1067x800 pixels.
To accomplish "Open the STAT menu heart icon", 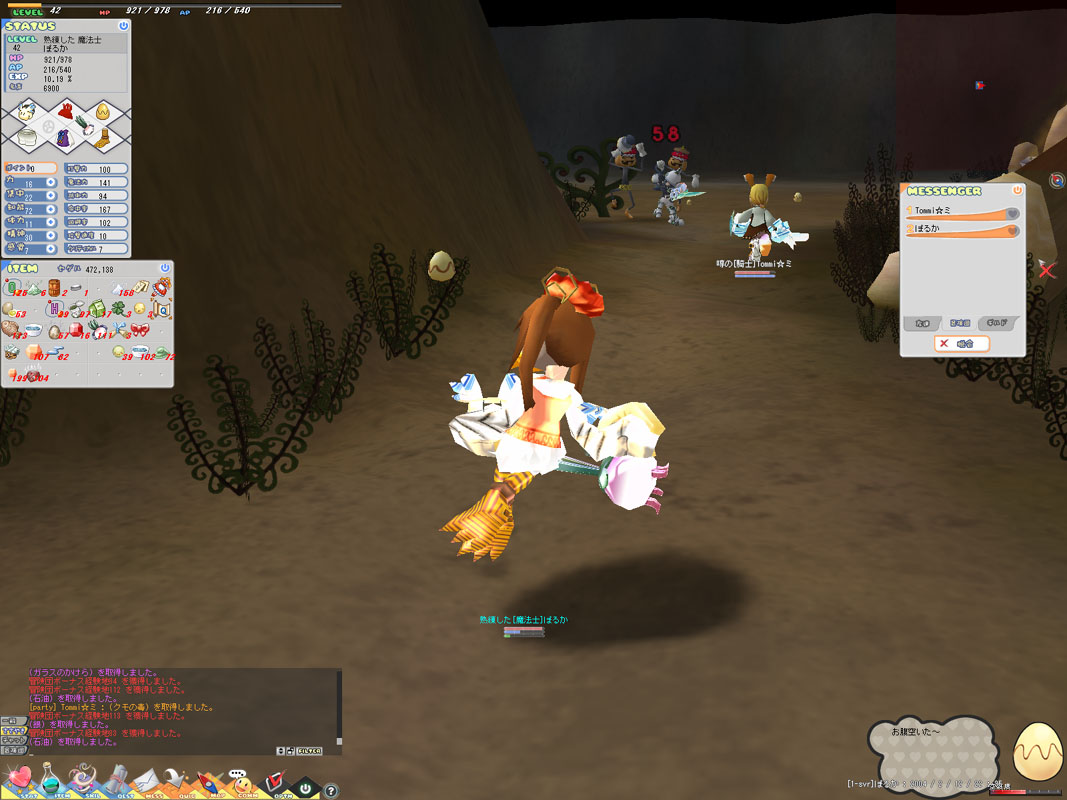I will pyautogui.click(x=17, y=779).
